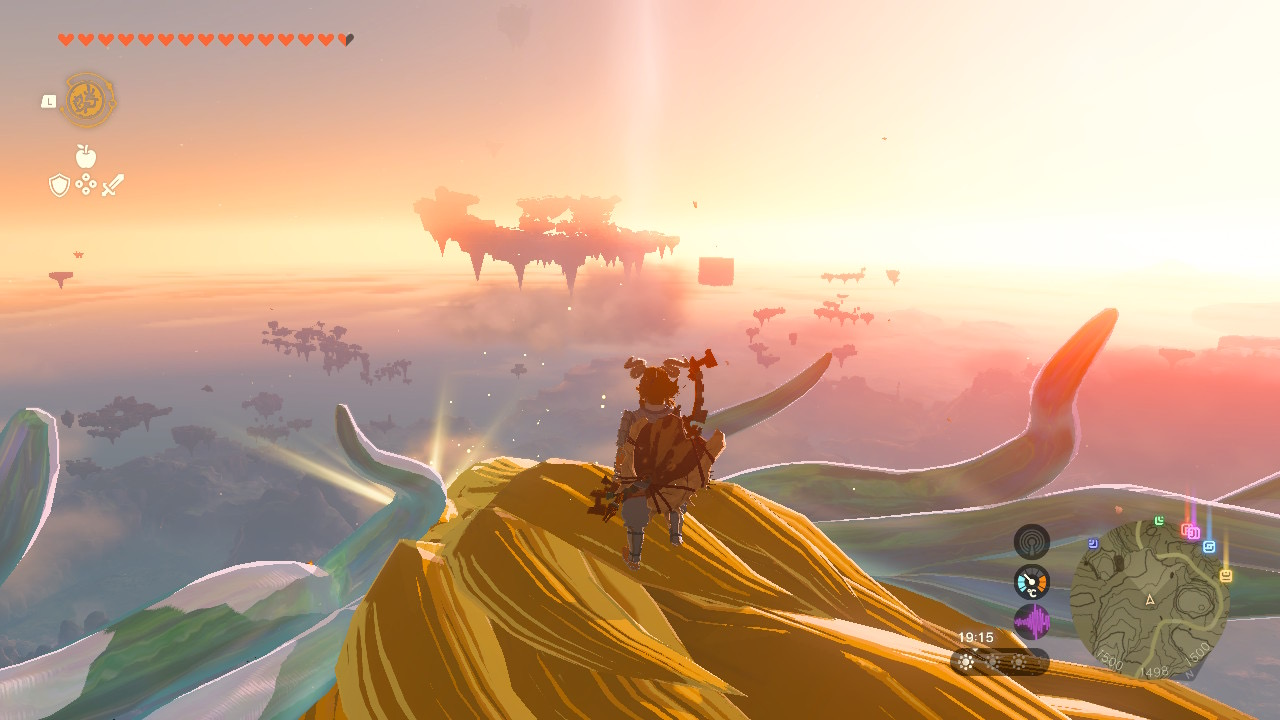Viewport: 1280px width, 720px height.
Task: Open the apple materials quick-select
Action: [x=86, y=156]
